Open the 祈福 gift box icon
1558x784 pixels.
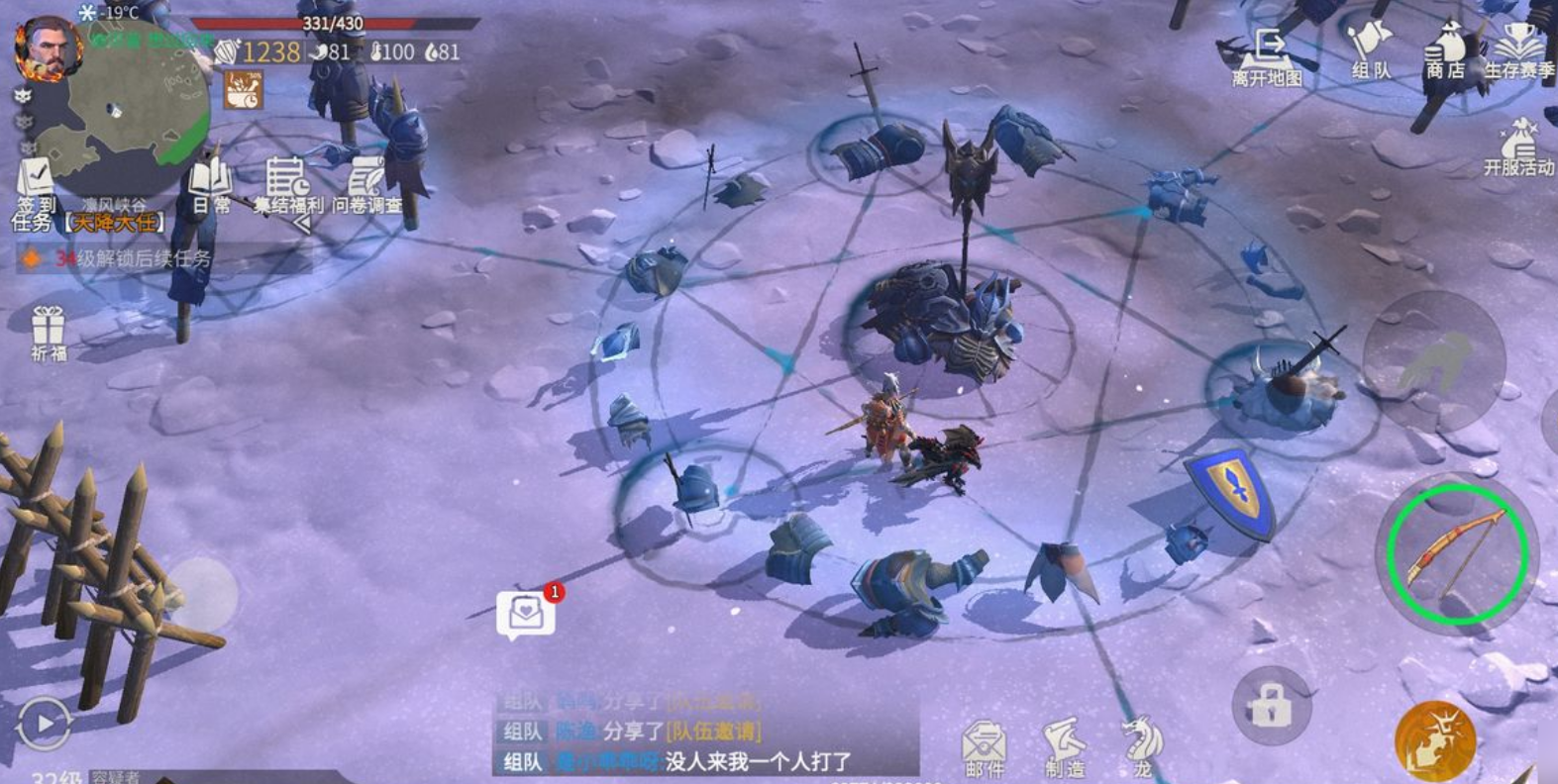click(x=48, y=332)
